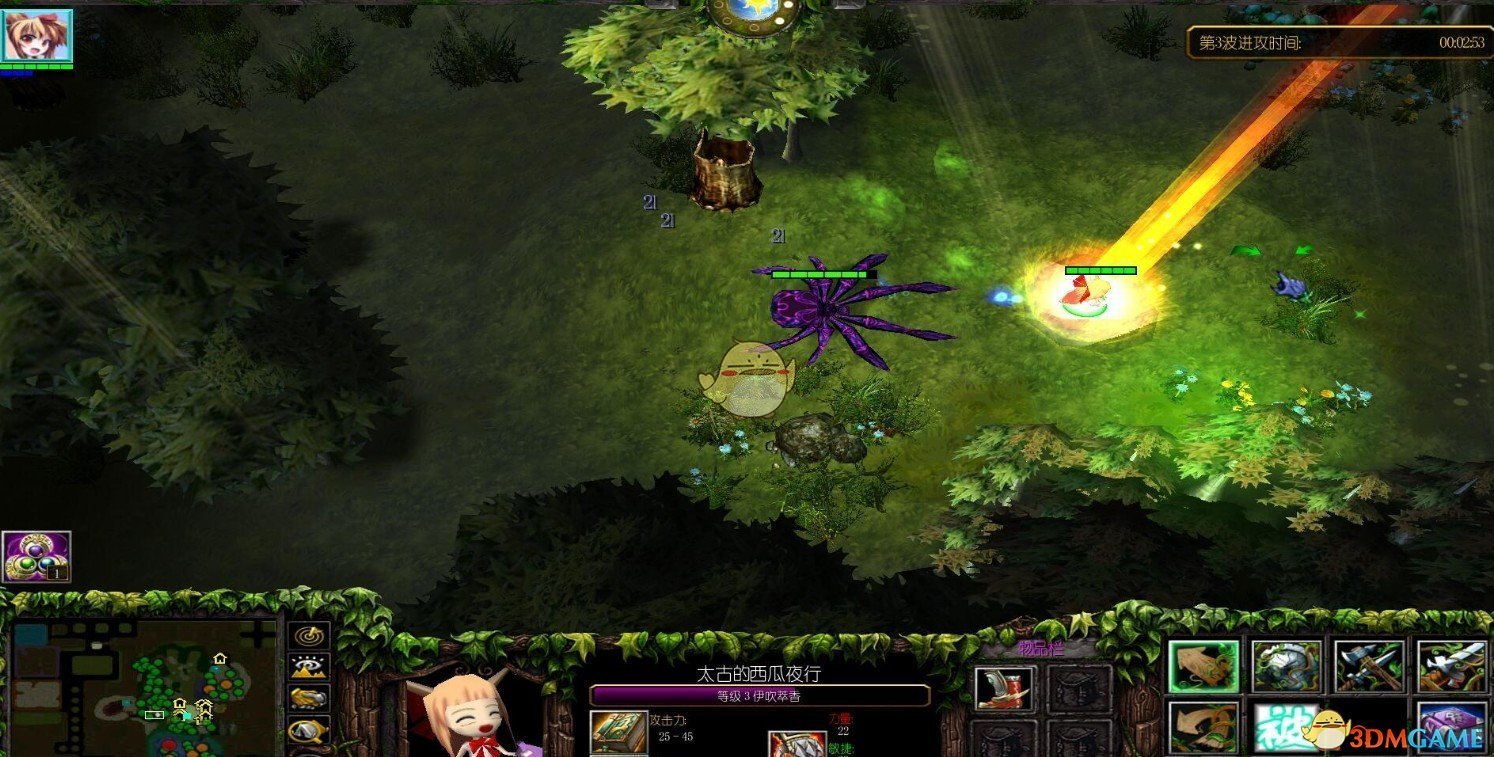This screenshot has width=1494, height=757.
Task: Click the armor shield icon in hero stats
Action: (x=799, y=746)
